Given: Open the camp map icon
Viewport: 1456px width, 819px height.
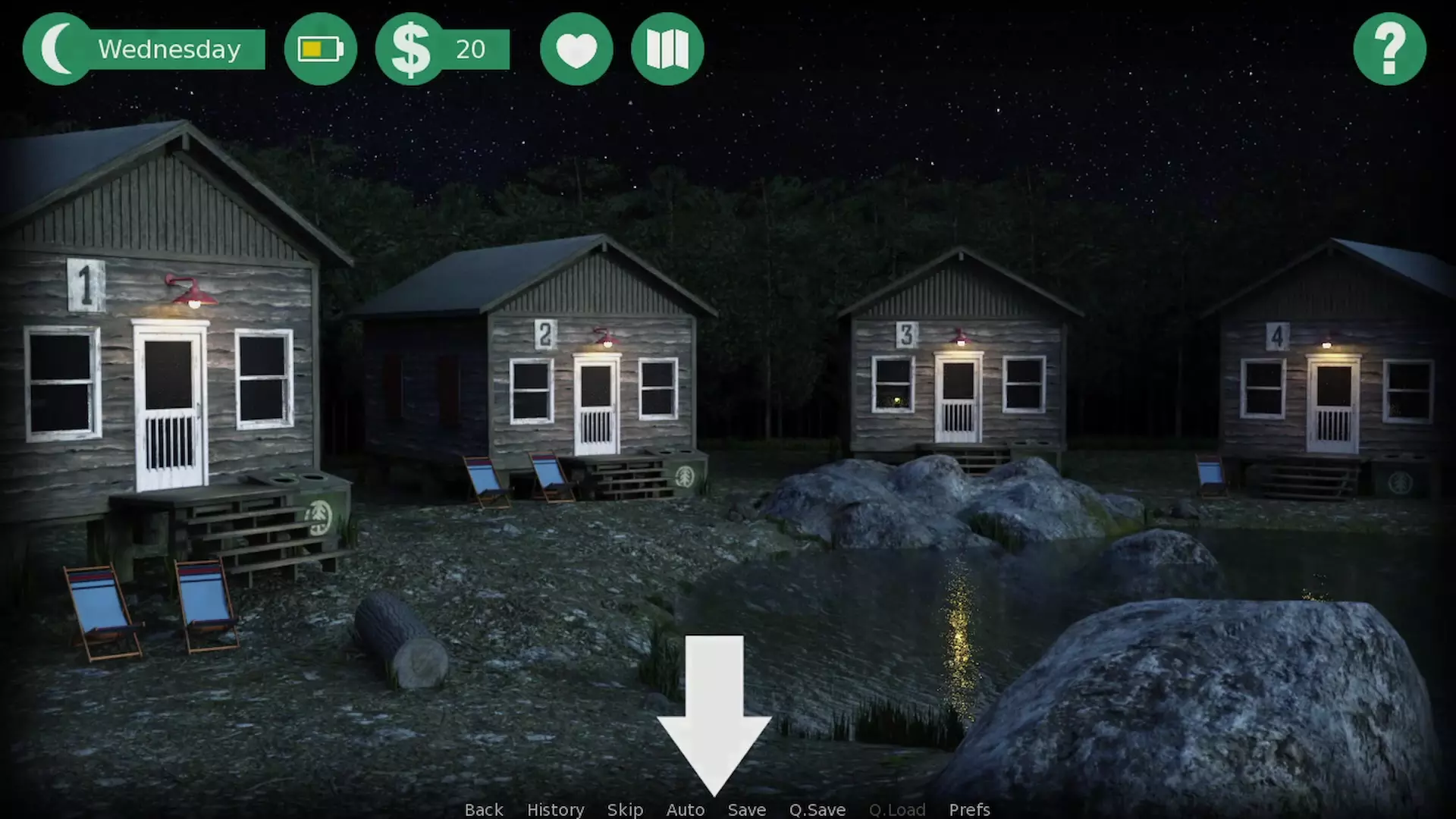Looking at the screenshot, I should [x=667, y=49].
